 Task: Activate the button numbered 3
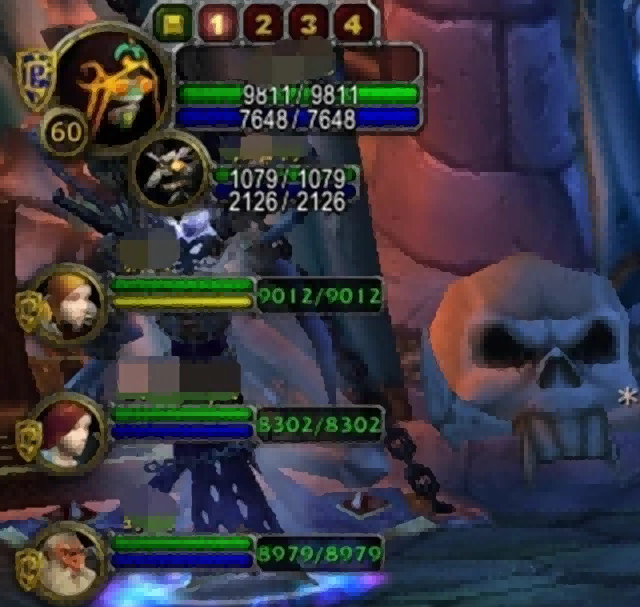[308, 23]
